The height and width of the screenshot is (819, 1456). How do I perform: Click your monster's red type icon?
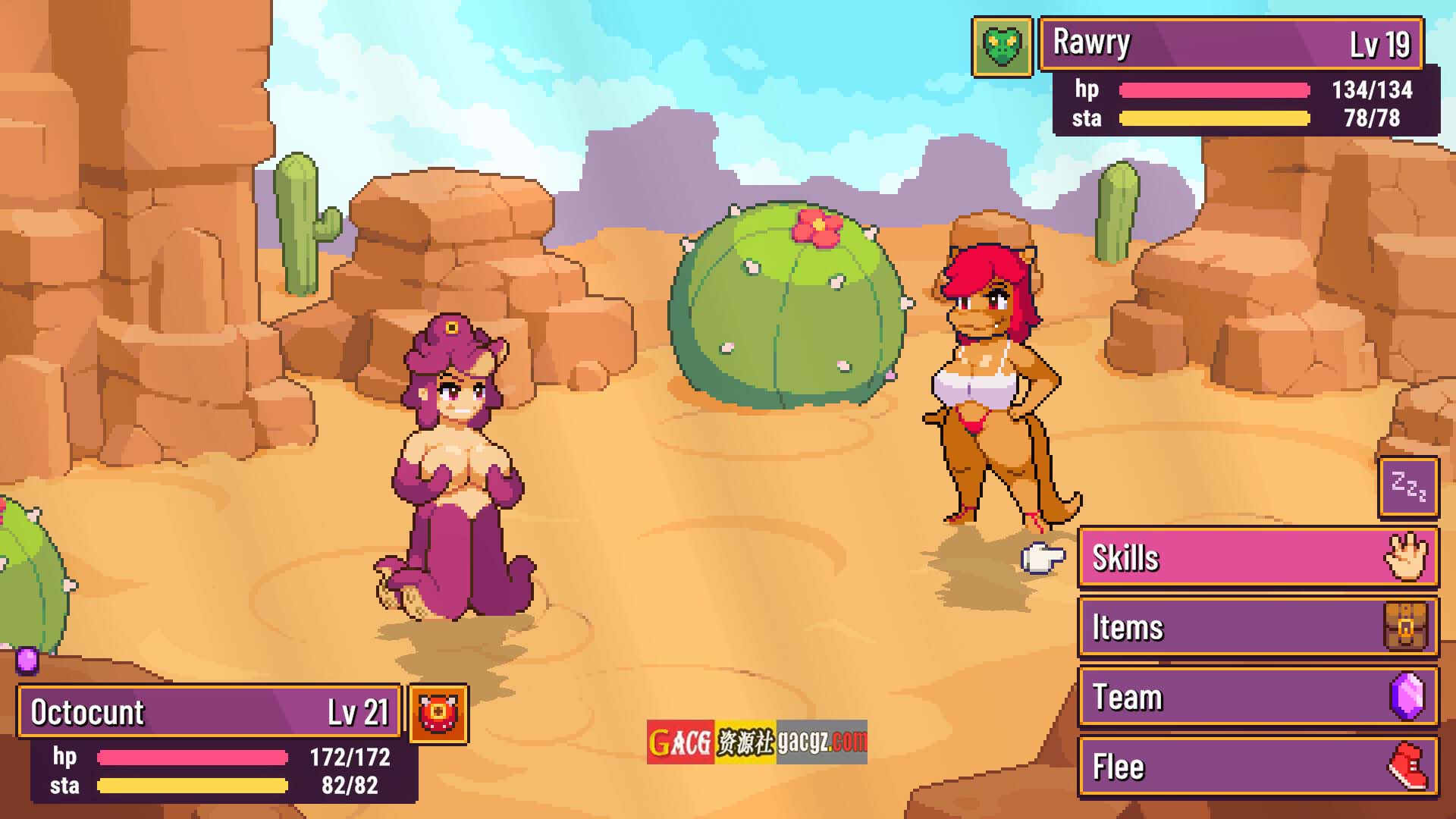(x=438, y=714)
